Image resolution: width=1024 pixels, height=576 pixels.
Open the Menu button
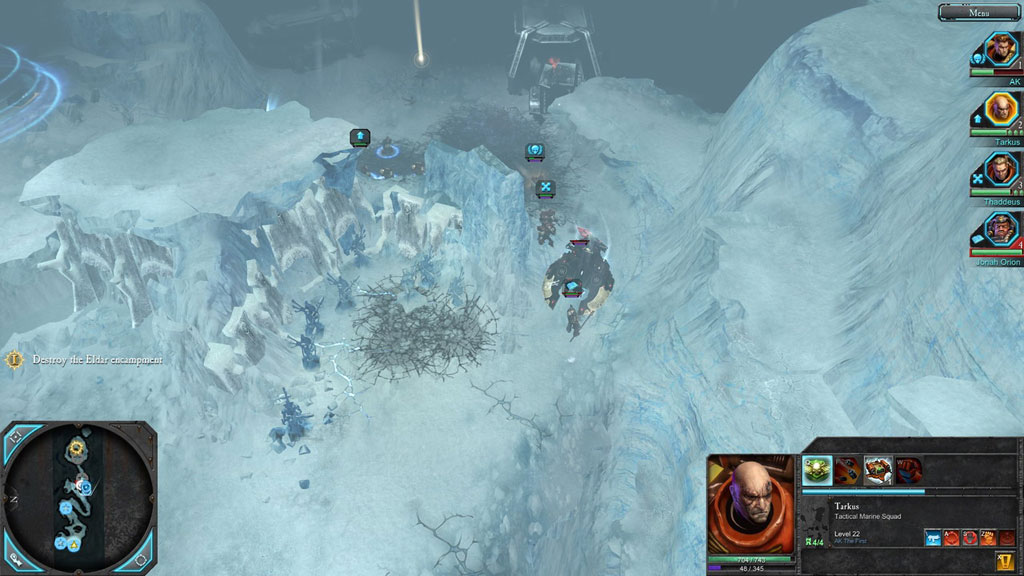point(979,12)
